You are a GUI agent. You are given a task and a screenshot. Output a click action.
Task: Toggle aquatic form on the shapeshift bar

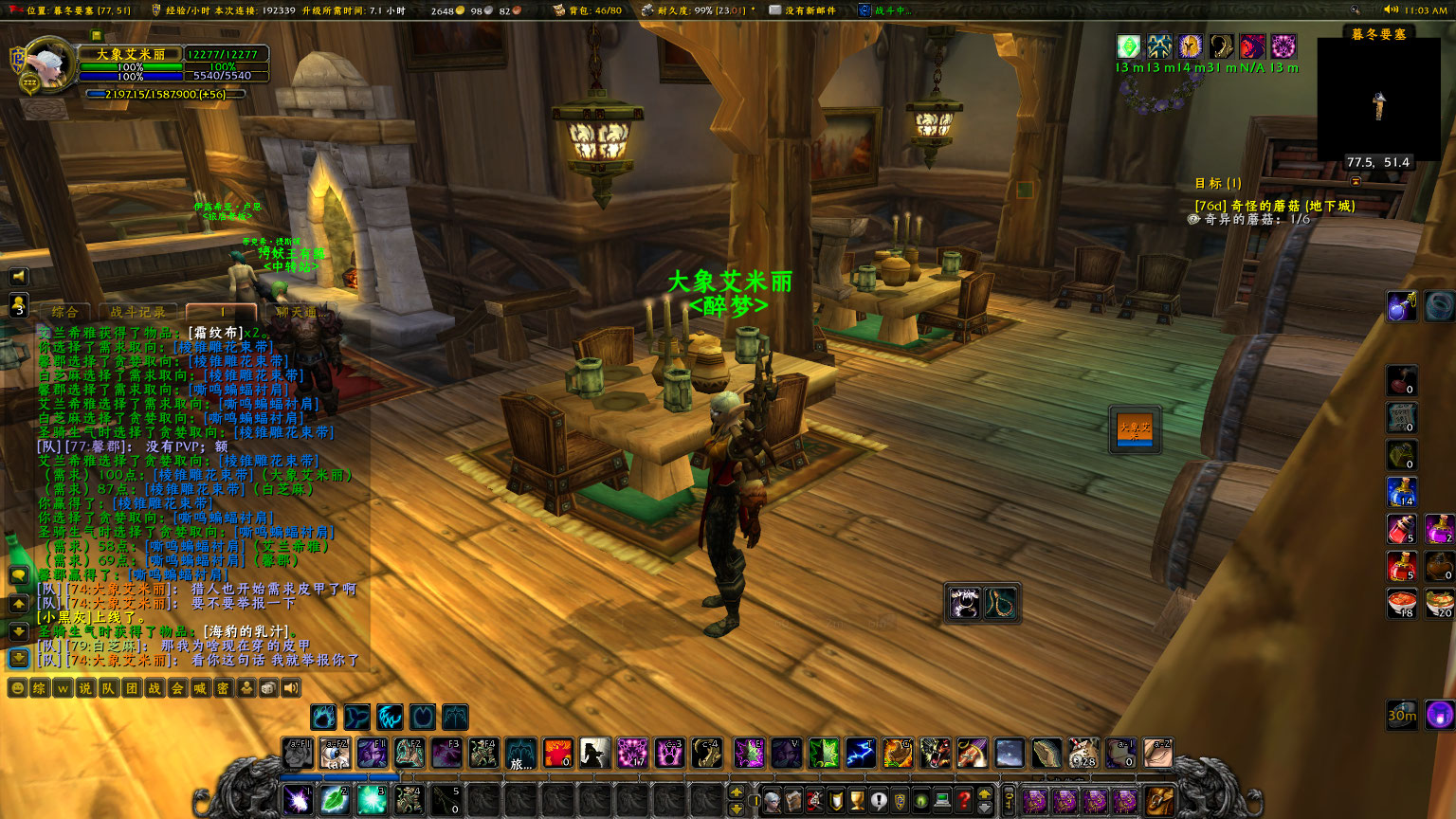[x=357, y=717]
